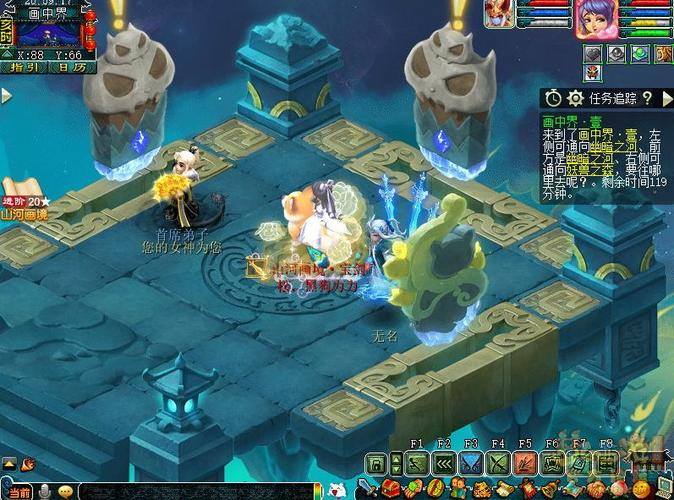
Task: Open the sword icon in bottom menu
Action: click(x=368, y=489)
